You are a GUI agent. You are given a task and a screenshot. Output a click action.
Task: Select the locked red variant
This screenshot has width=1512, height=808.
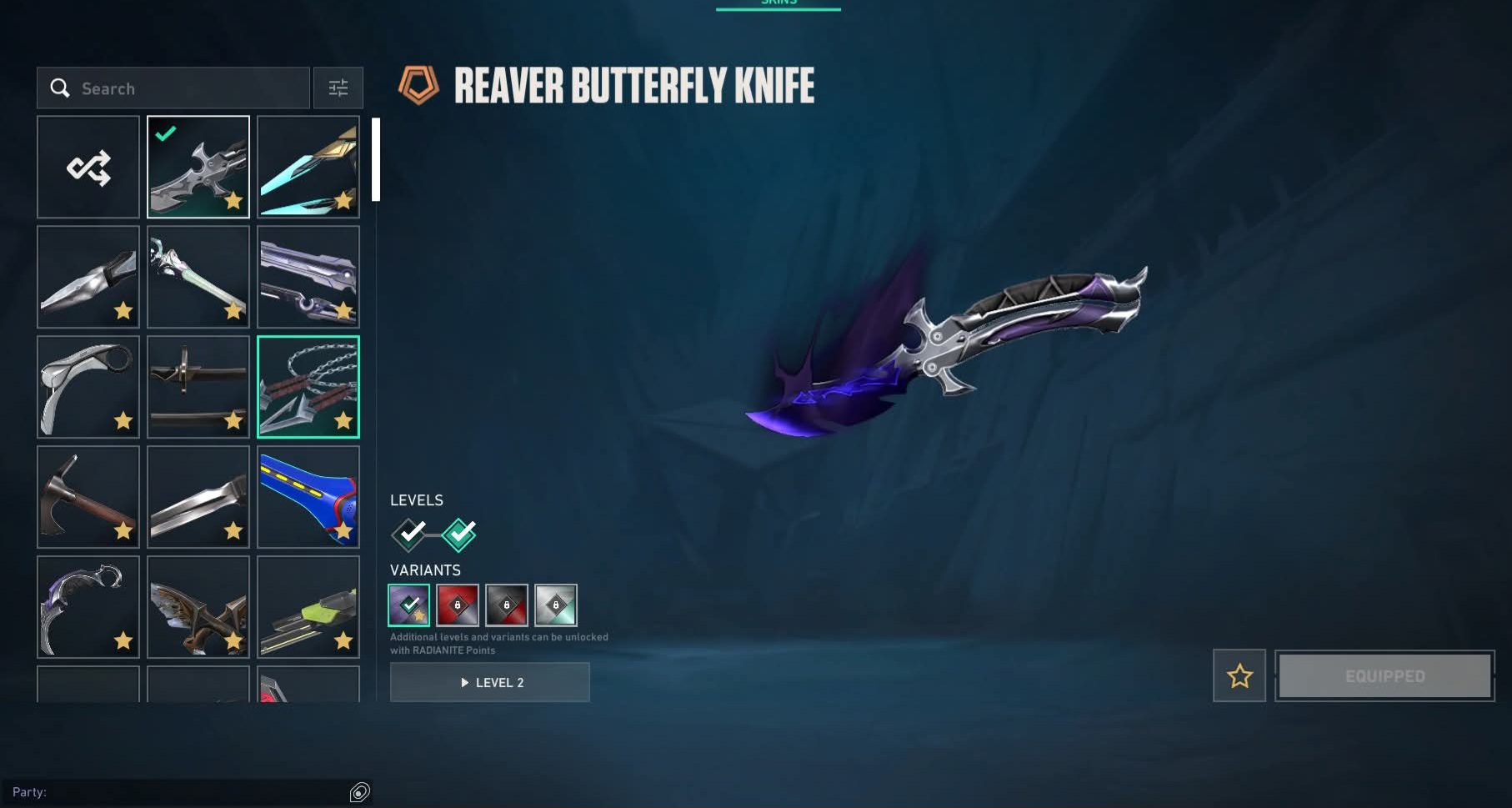tap(458, 605)
